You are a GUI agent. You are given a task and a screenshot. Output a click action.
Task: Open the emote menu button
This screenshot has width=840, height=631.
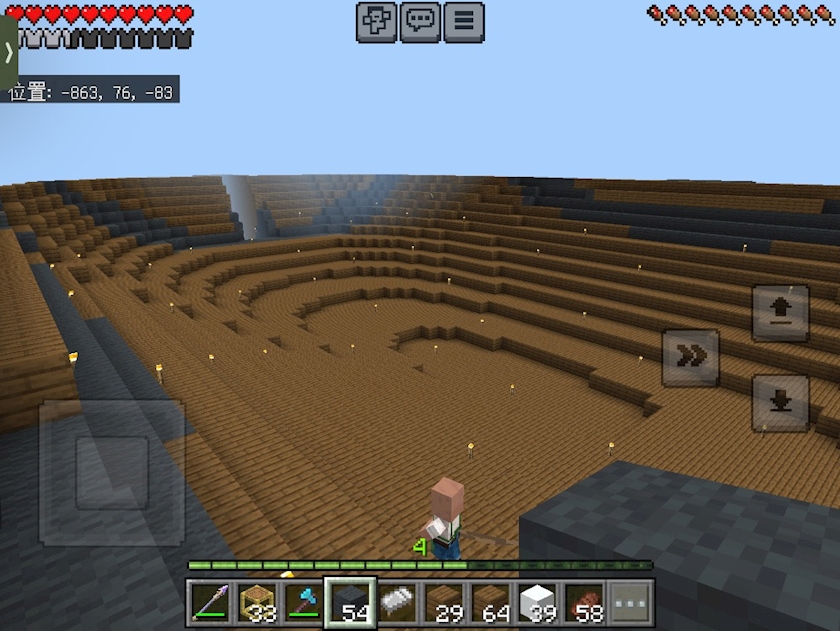[x=377, y=22]
